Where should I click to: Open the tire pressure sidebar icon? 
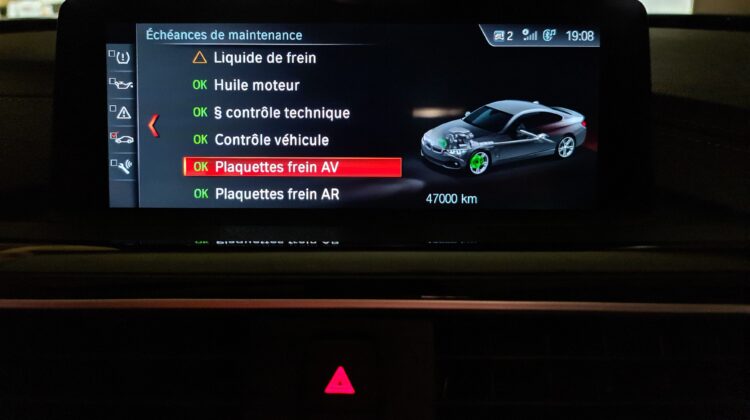click(x=122, y=58)
